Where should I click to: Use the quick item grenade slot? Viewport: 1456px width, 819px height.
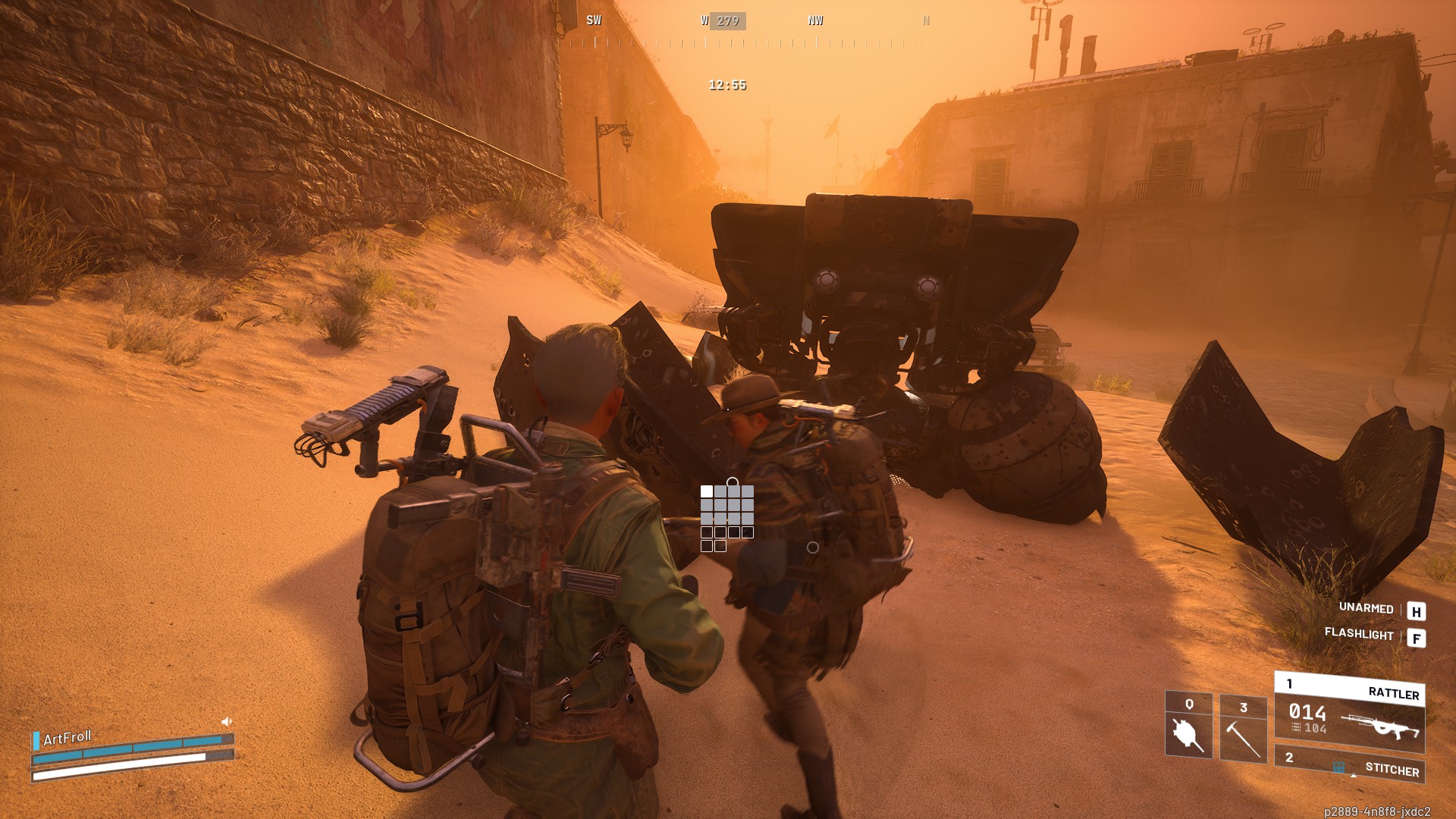tap(1188, 725)
